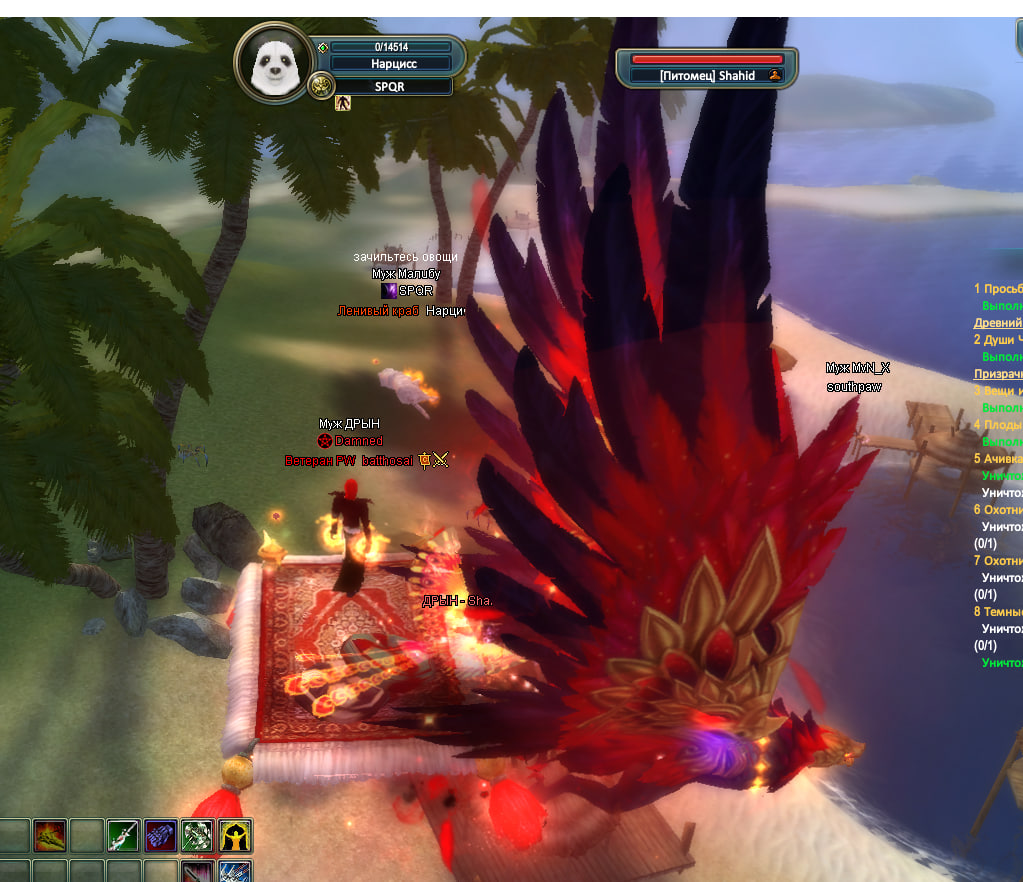Select the Shahid pet target frame
The image size is (1023, 882).
pos(707,75)
